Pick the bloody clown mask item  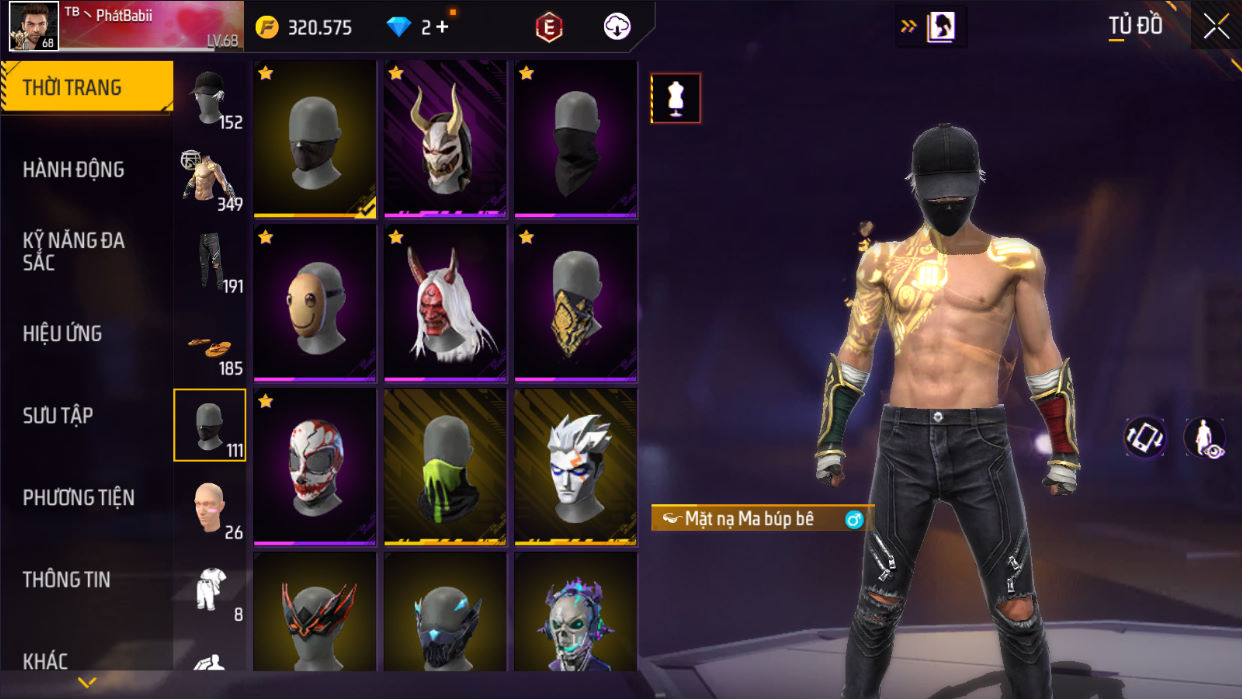(315, 467)
